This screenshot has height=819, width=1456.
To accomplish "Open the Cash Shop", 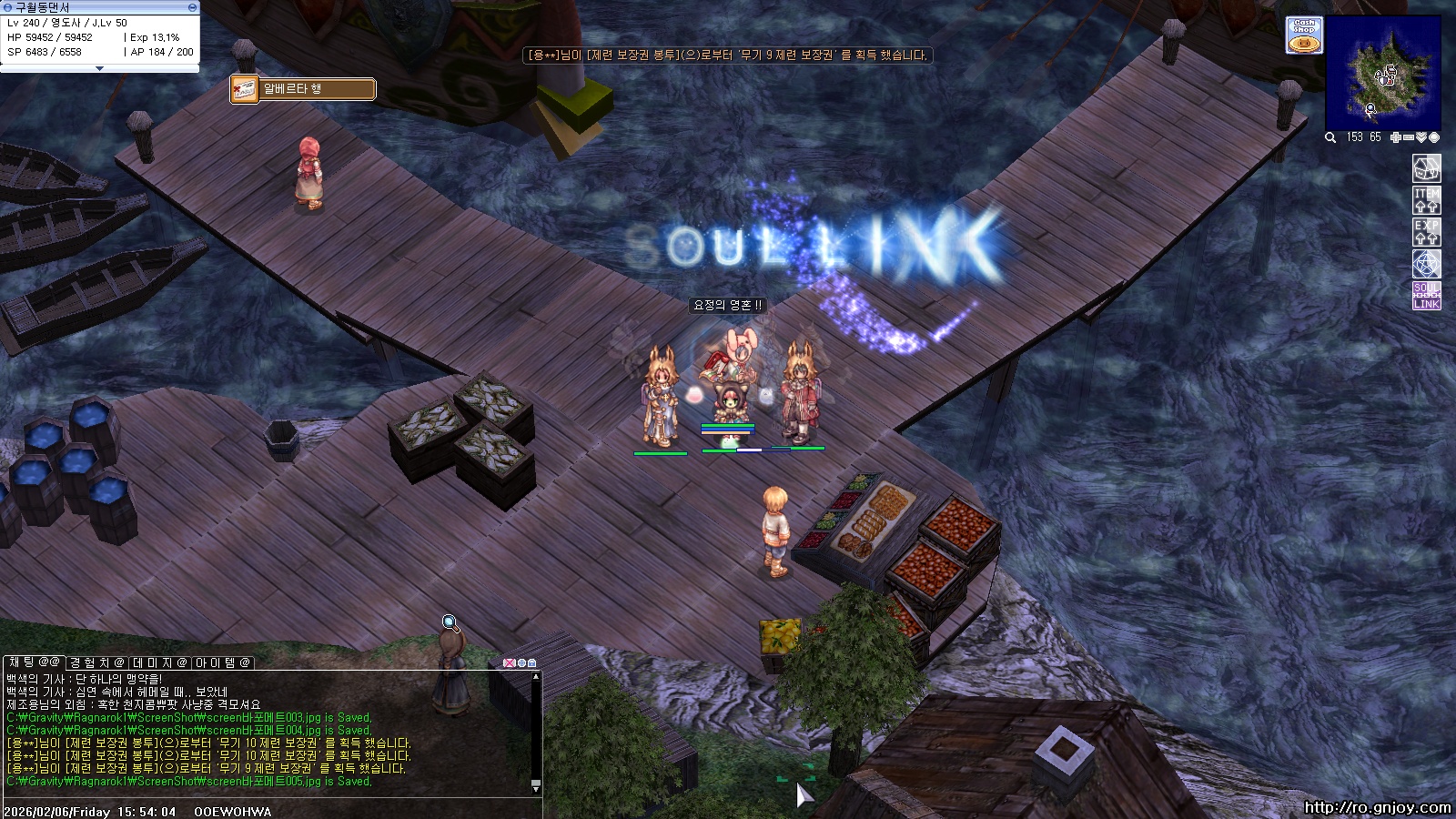I will click(x=1304, y=35).
